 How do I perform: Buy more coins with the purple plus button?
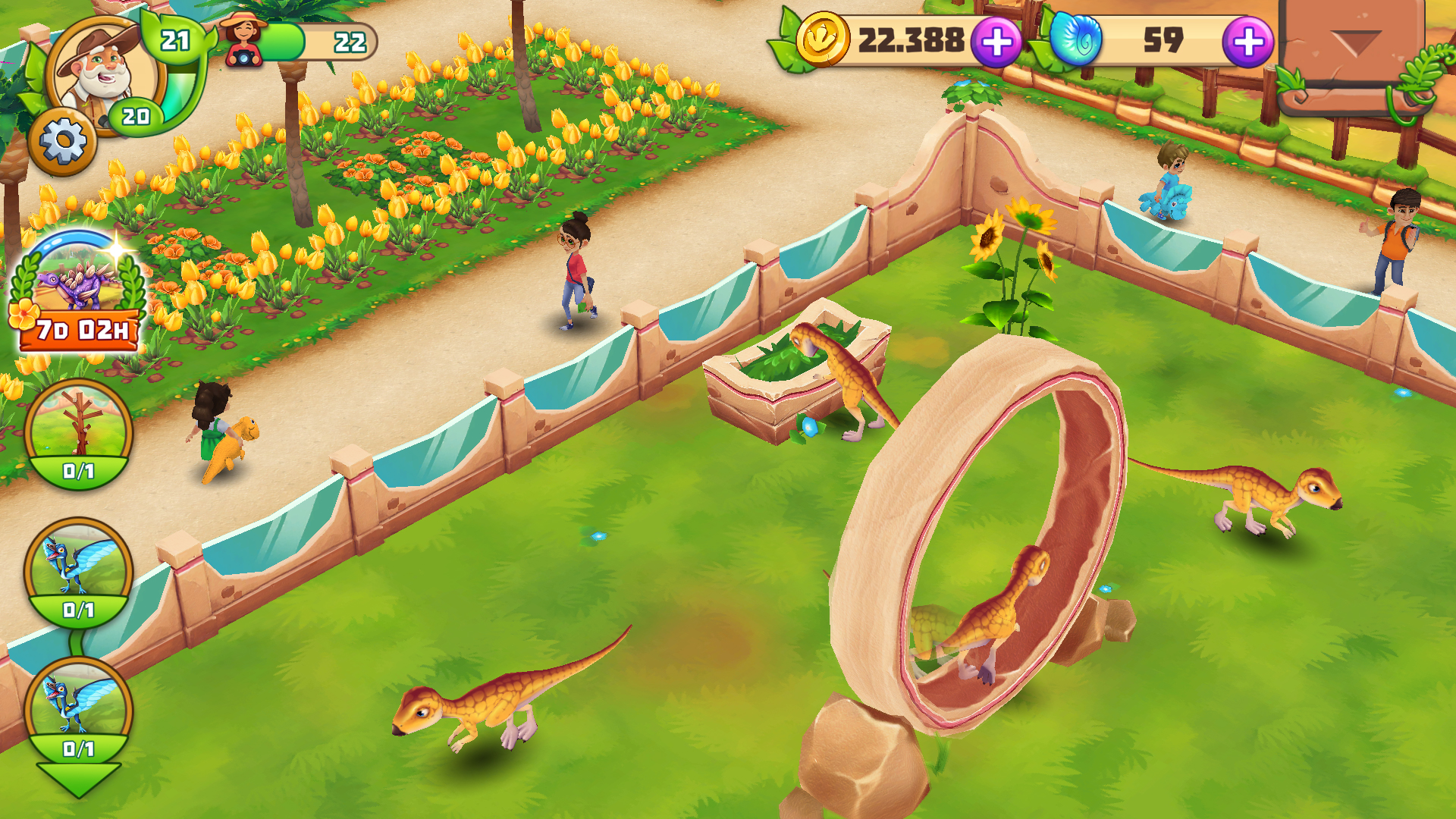(x=996, y=44)
